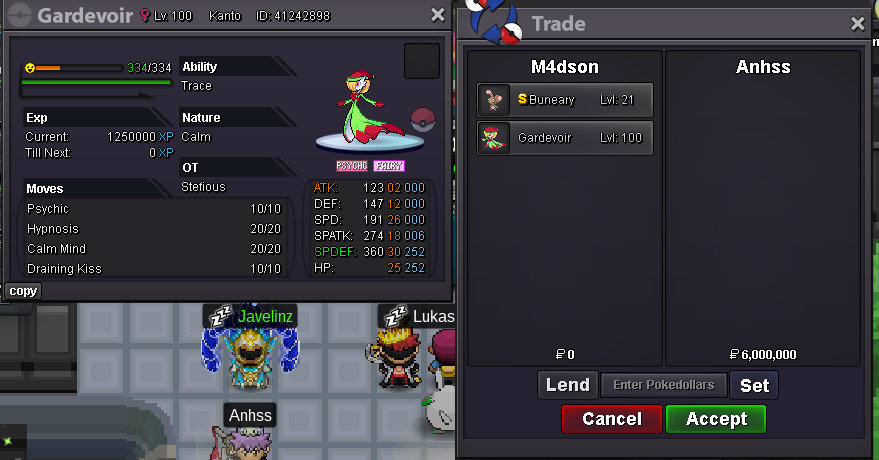Click the Poké Ball icon beside Gardevoir
The image size is (879, 460).
tap(424, 118)
